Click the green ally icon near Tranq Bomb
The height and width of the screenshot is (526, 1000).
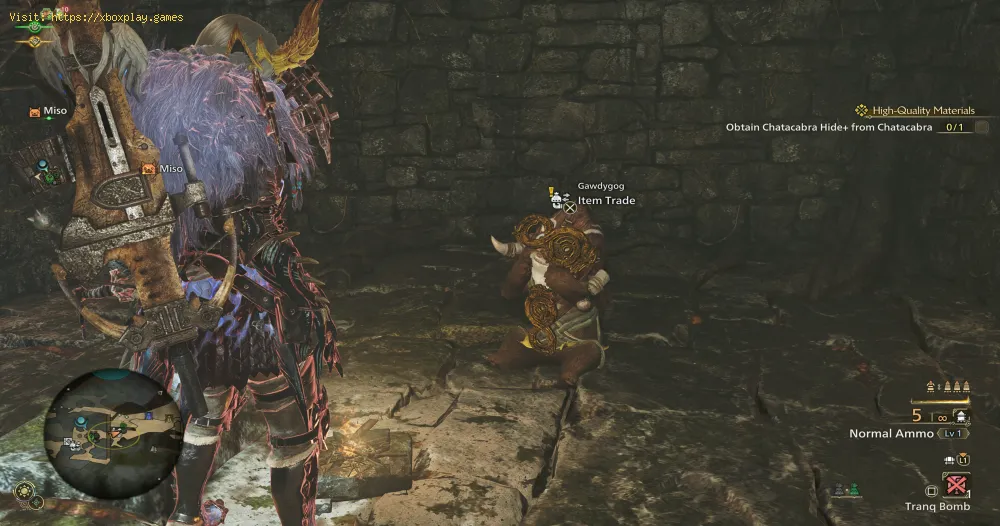(x=853, y=489)
